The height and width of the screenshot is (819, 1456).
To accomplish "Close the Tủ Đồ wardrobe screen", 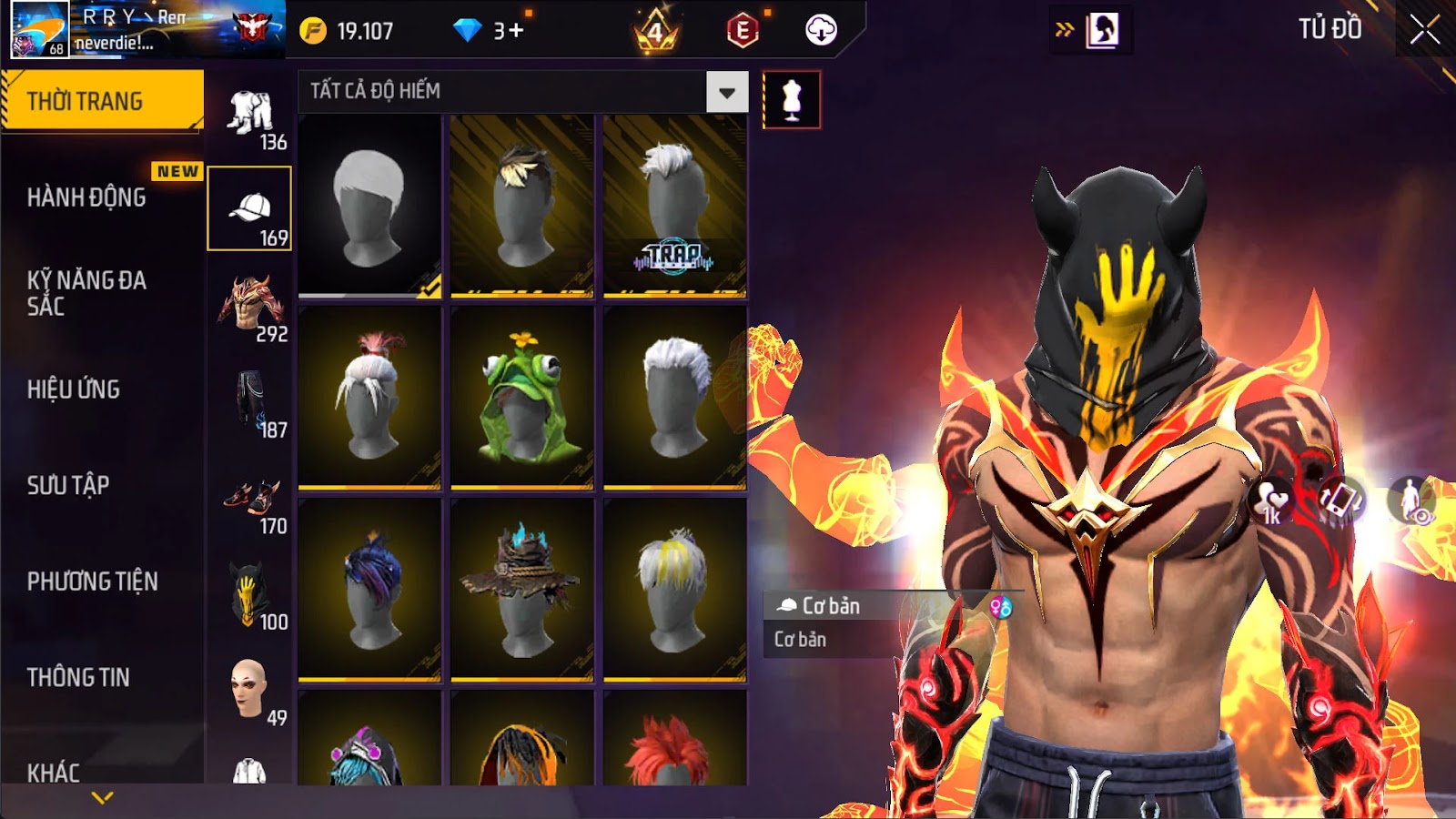I will click(x=1424, y=30).
